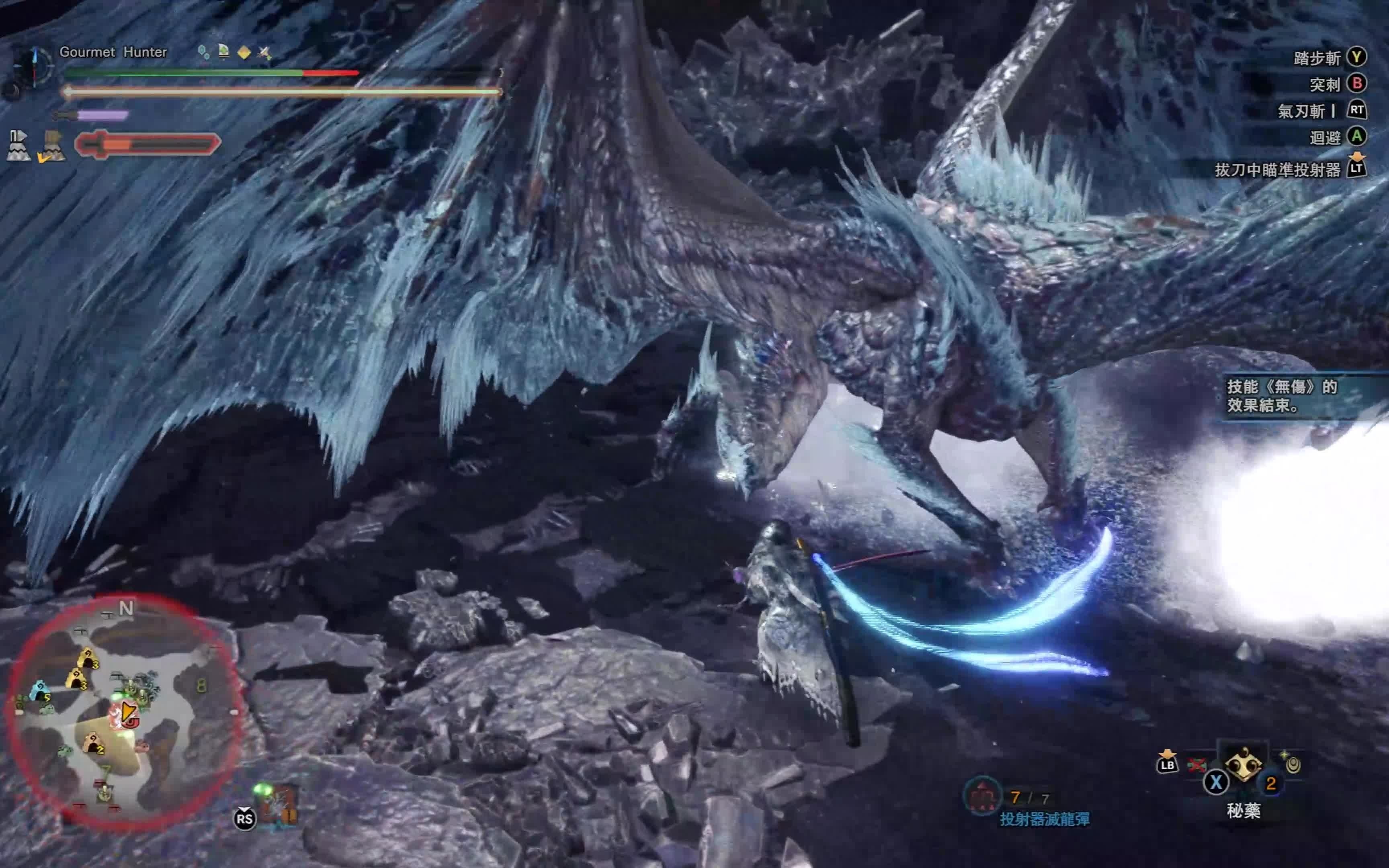Viewport: 1389px width, 868px height.
Task: Click the crossed-out item left of 秘藥
Action: pyautogui.click(x=1197, y=765)
